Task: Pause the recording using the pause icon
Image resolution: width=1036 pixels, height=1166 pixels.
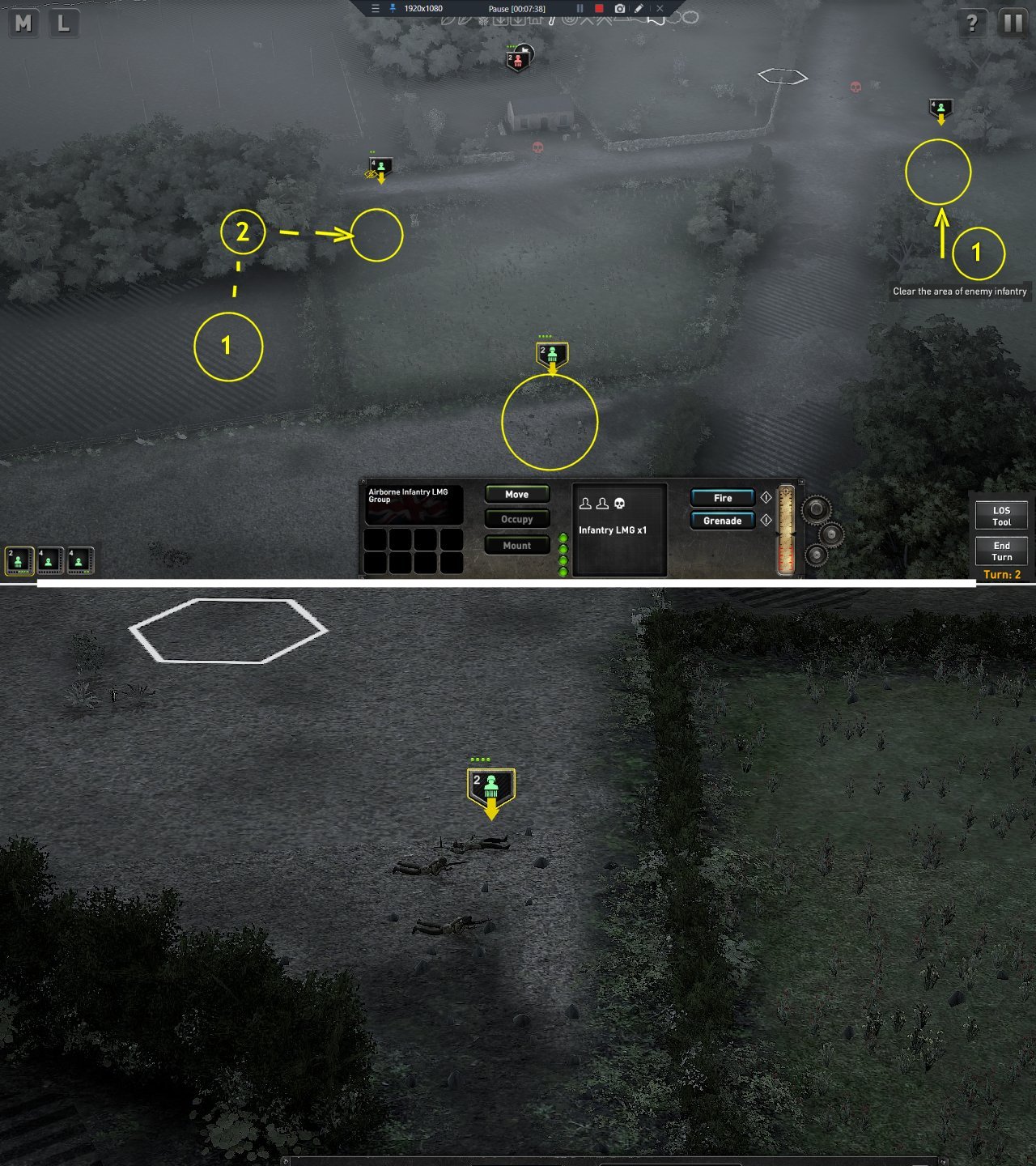Action: click(x=580, y=8)
